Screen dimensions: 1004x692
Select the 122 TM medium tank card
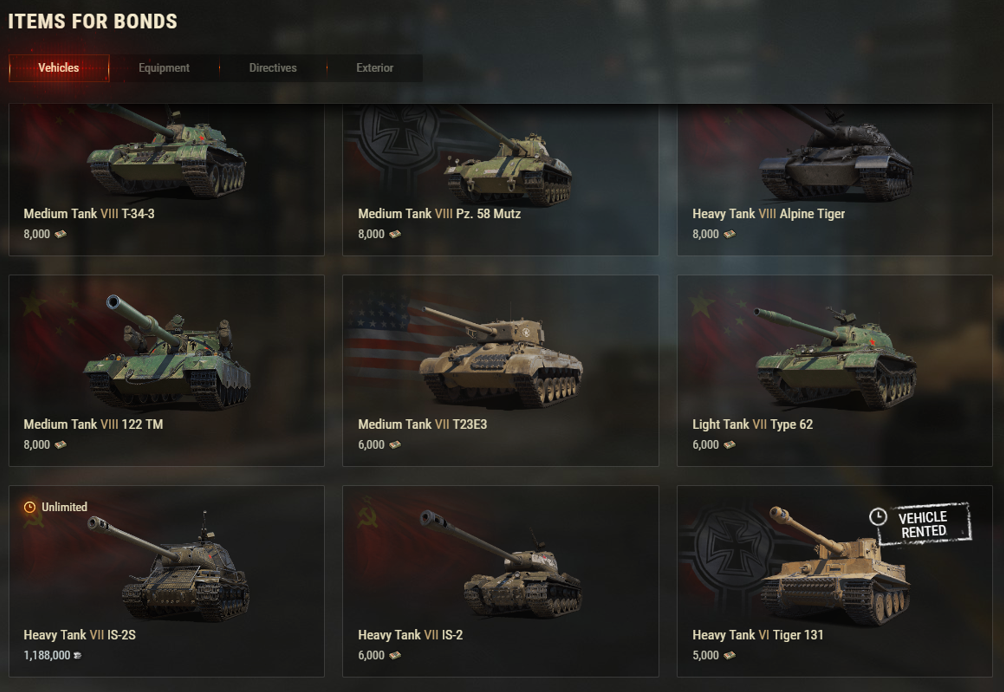pyautogui.click(x=166, y=370)
